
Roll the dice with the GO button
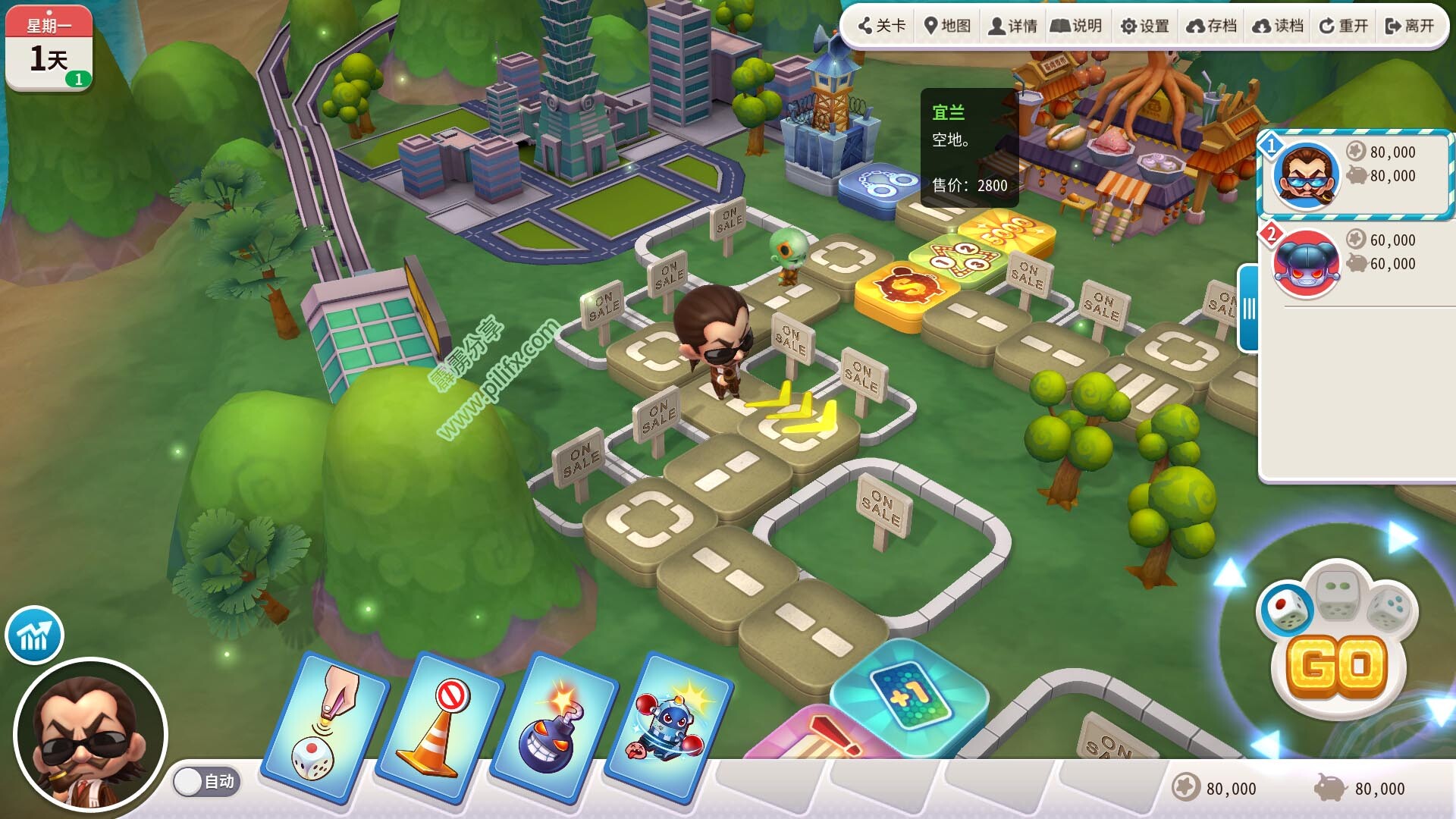tap(1338, 667)
